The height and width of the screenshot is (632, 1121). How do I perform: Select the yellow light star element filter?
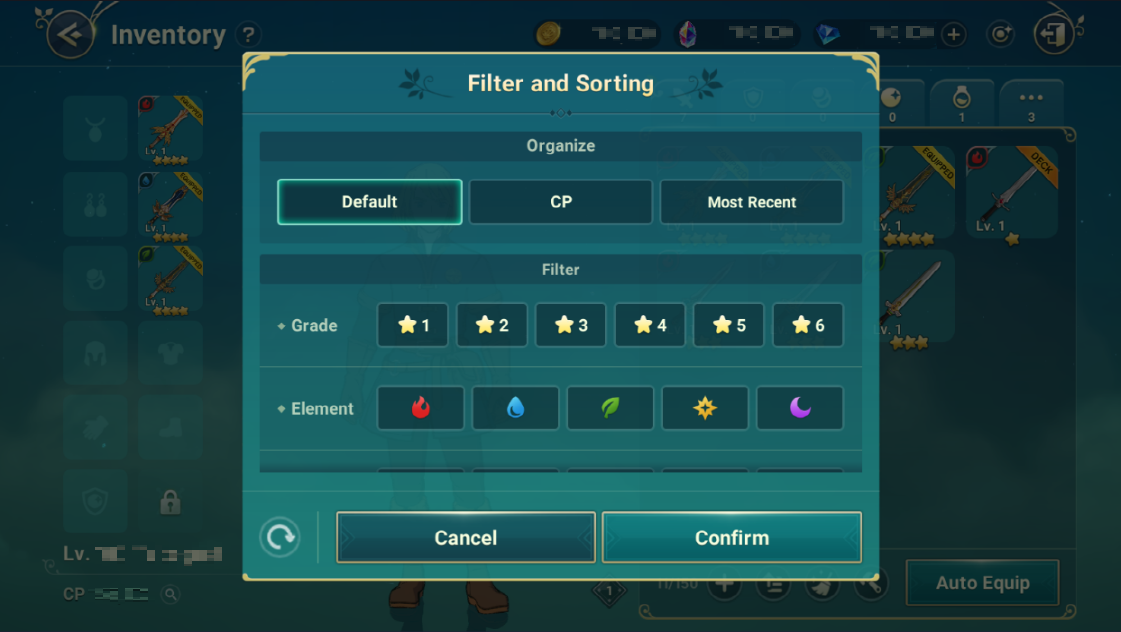(705, 408)
